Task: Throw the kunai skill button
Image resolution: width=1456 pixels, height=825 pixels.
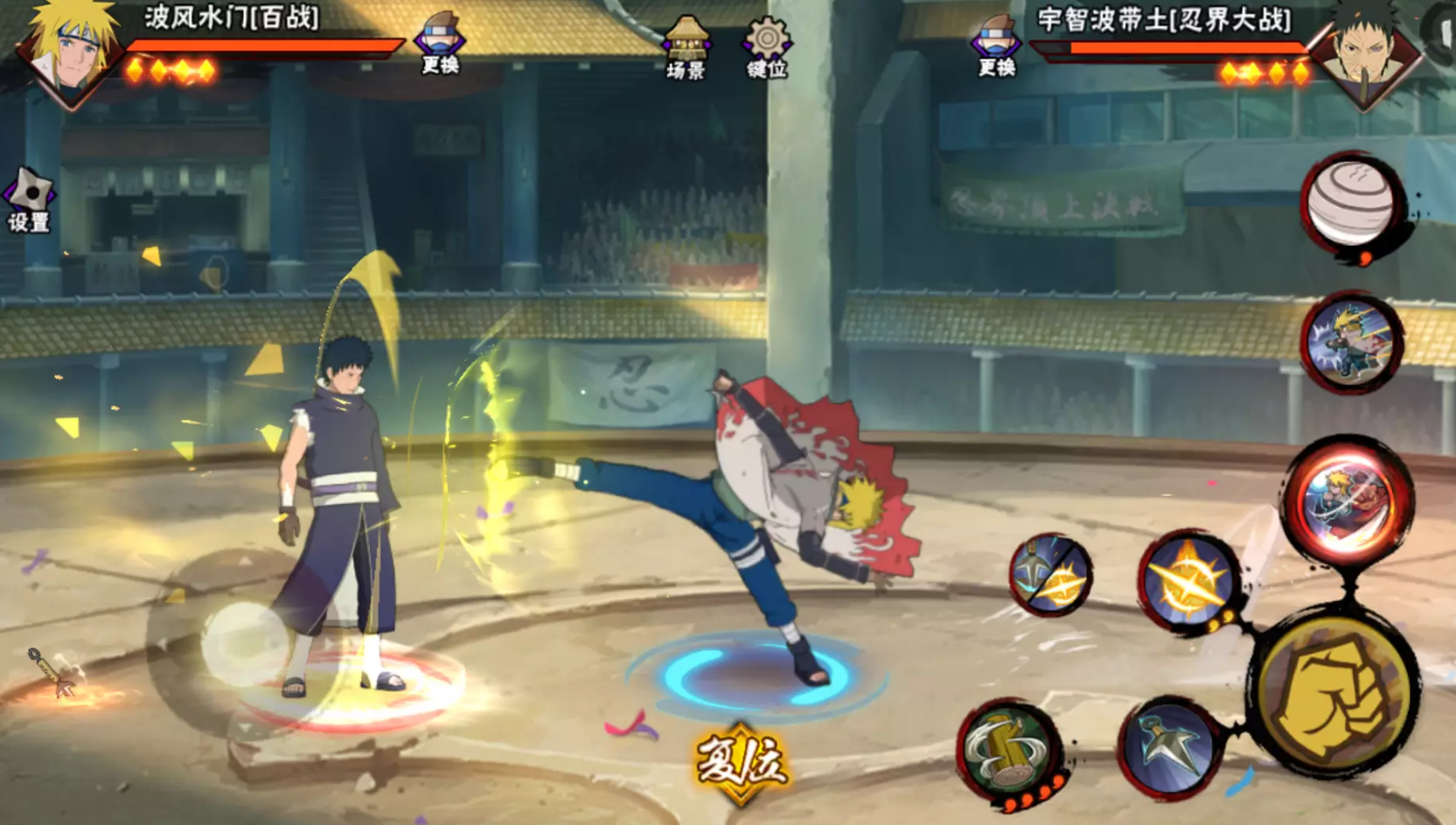Action: click(1170, 745)
